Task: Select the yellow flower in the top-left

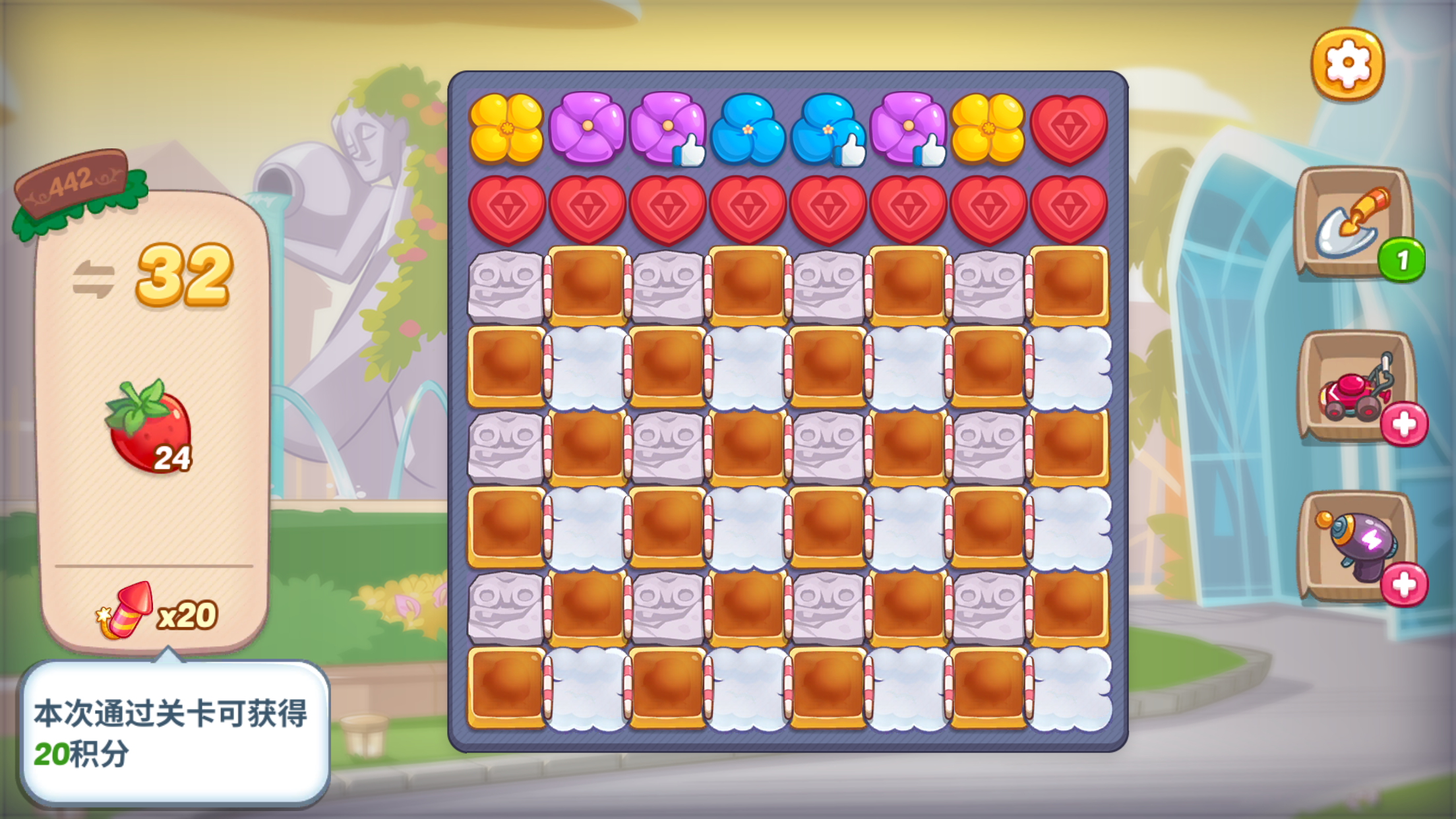Action: (x=508, y=129)
